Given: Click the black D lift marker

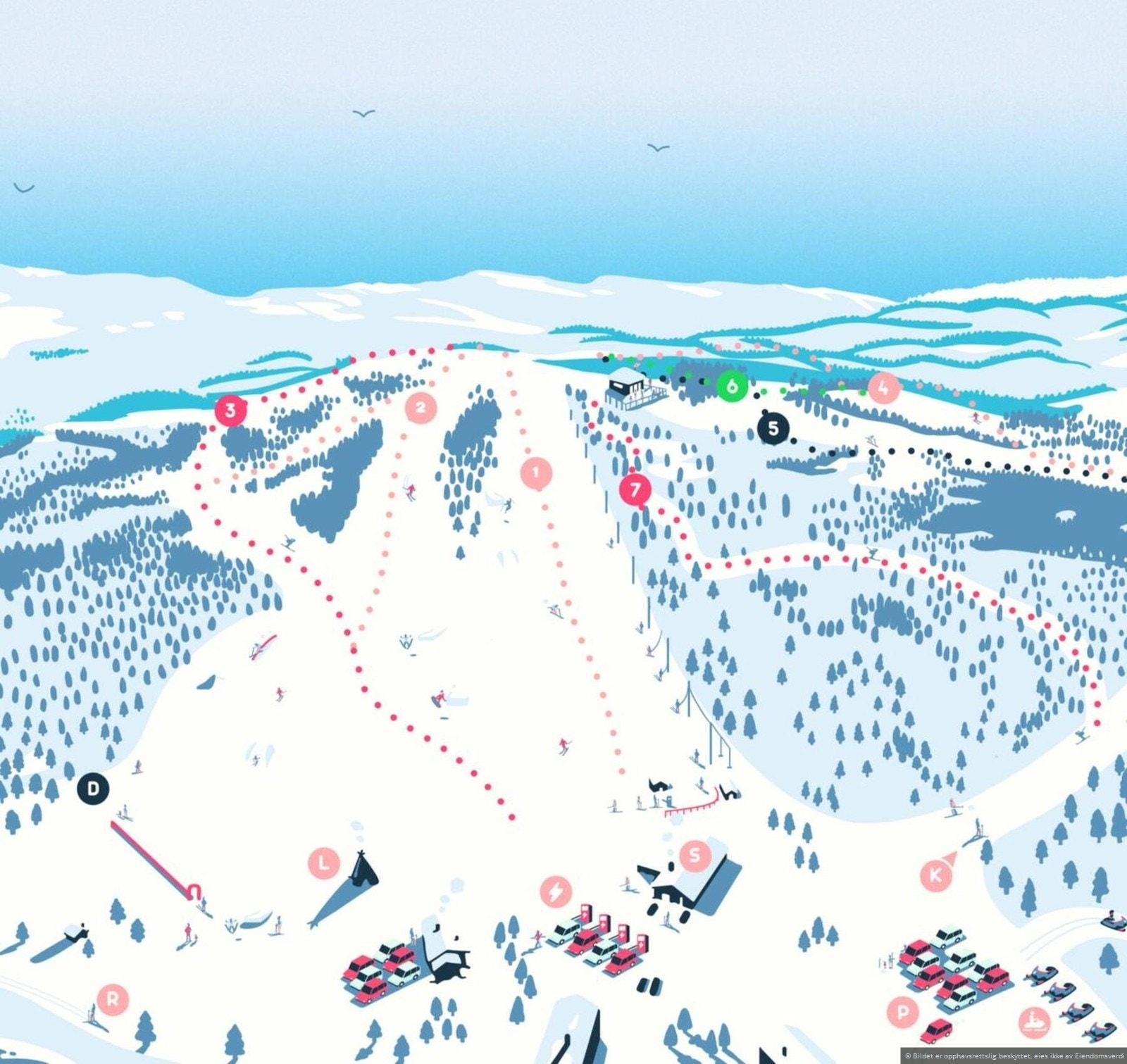Looking at the screenshot, I should [93, 788].
